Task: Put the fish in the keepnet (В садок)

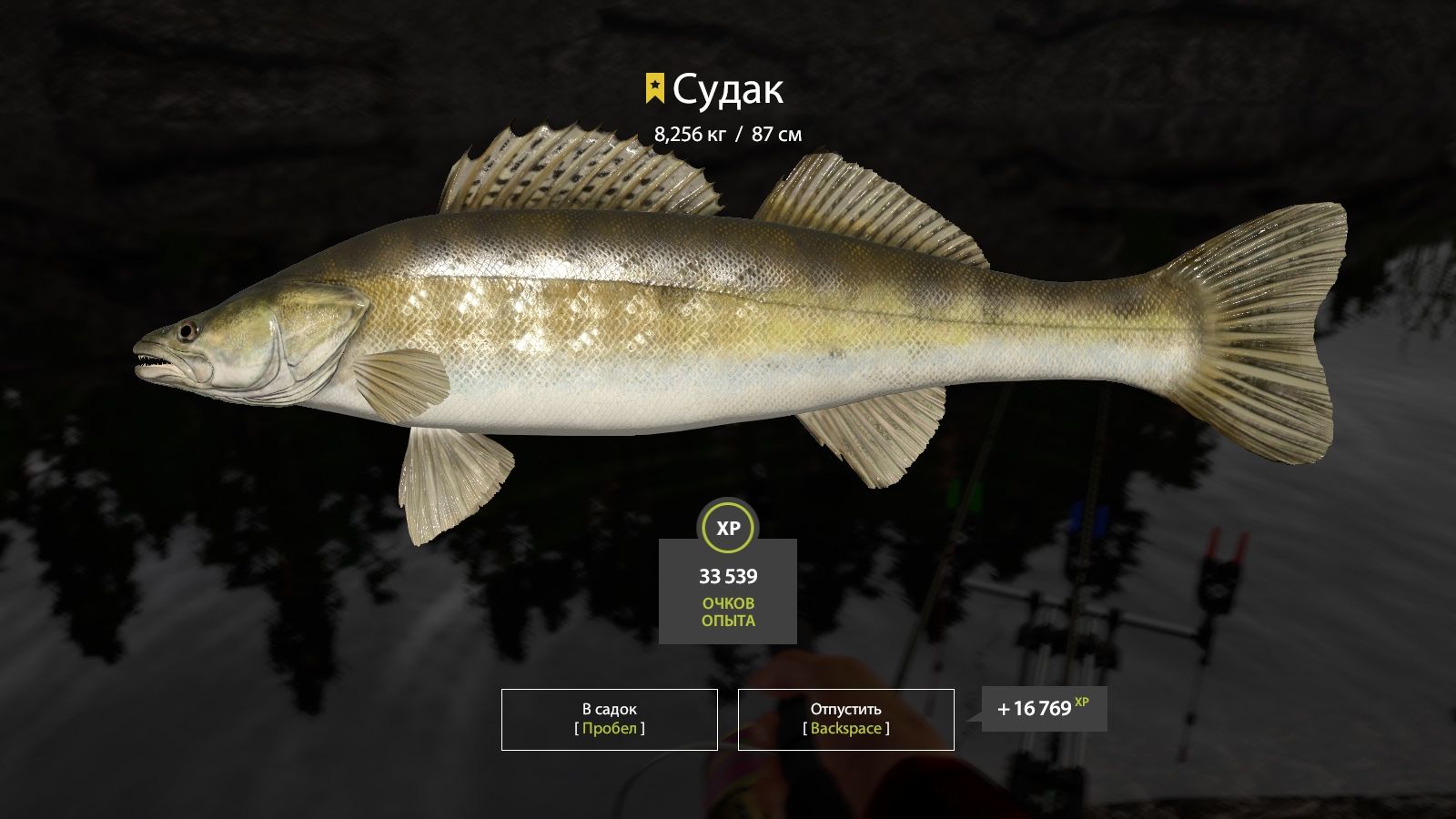Action: point(609,719)
